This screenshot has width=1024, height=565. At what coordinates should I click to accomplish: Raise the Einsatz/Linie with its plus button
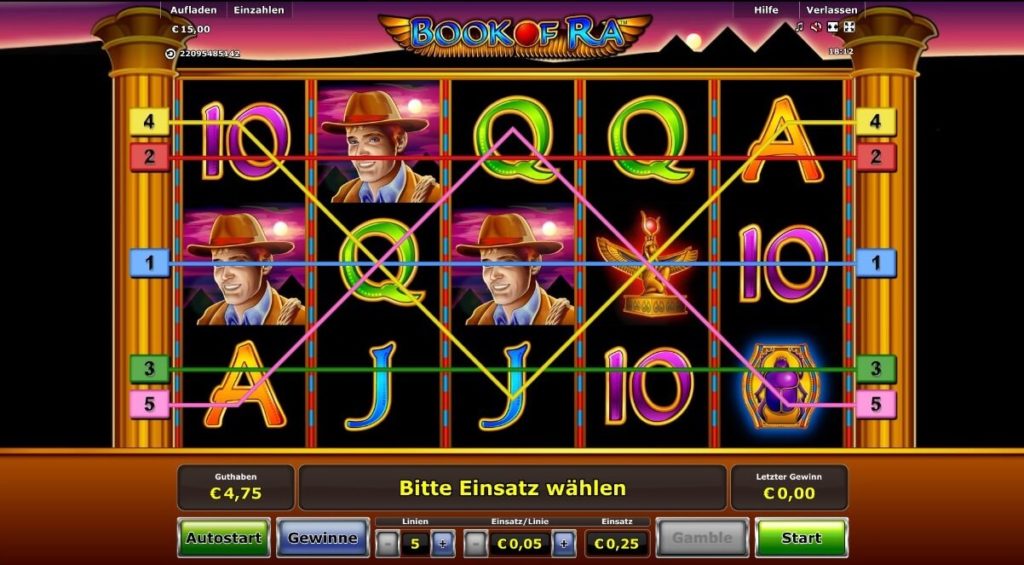tap(564, 543)
